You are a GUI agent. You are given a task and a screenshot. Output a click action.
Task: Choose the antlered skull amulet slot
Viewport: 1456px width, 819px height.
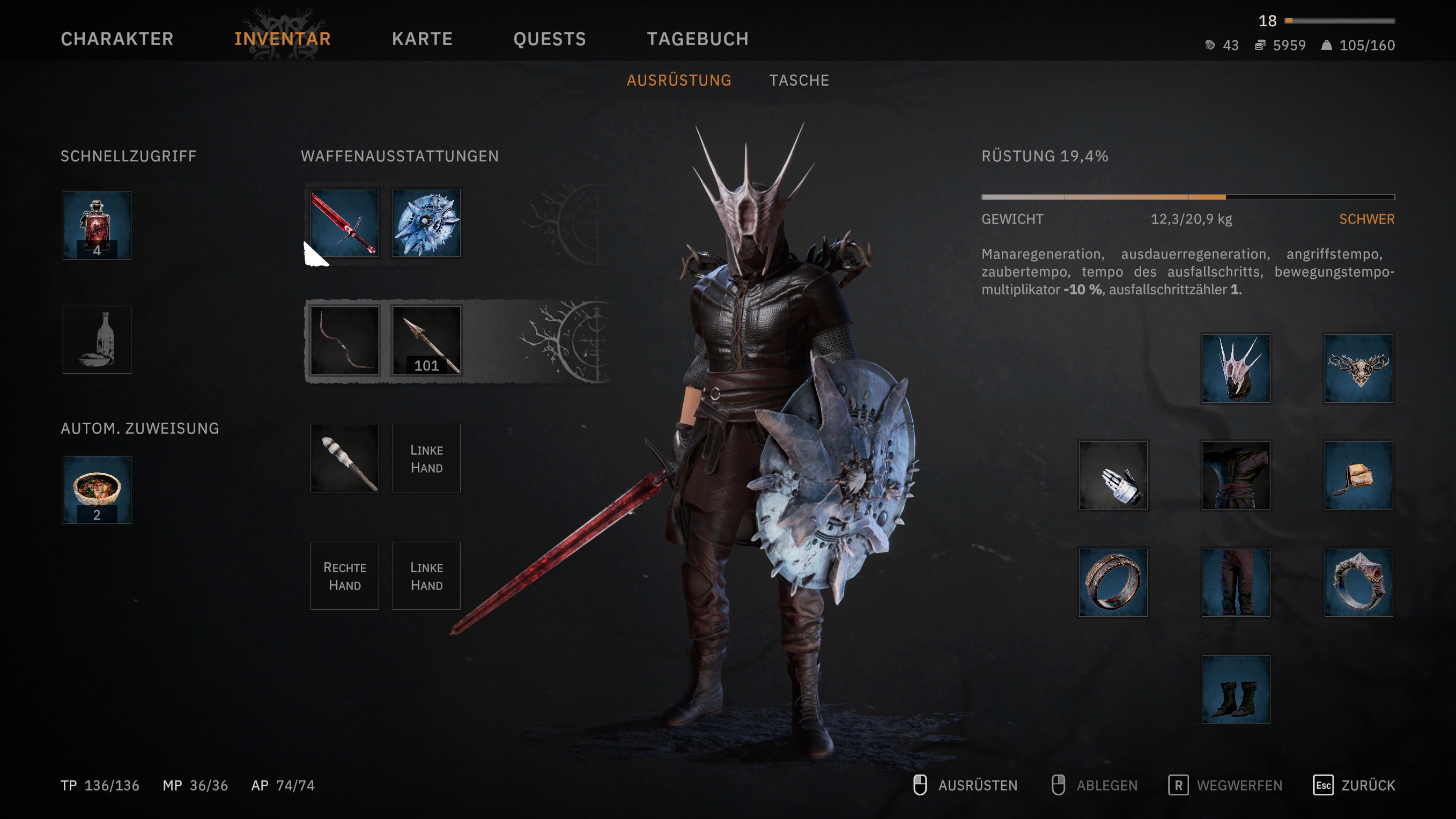[1358, 368]
